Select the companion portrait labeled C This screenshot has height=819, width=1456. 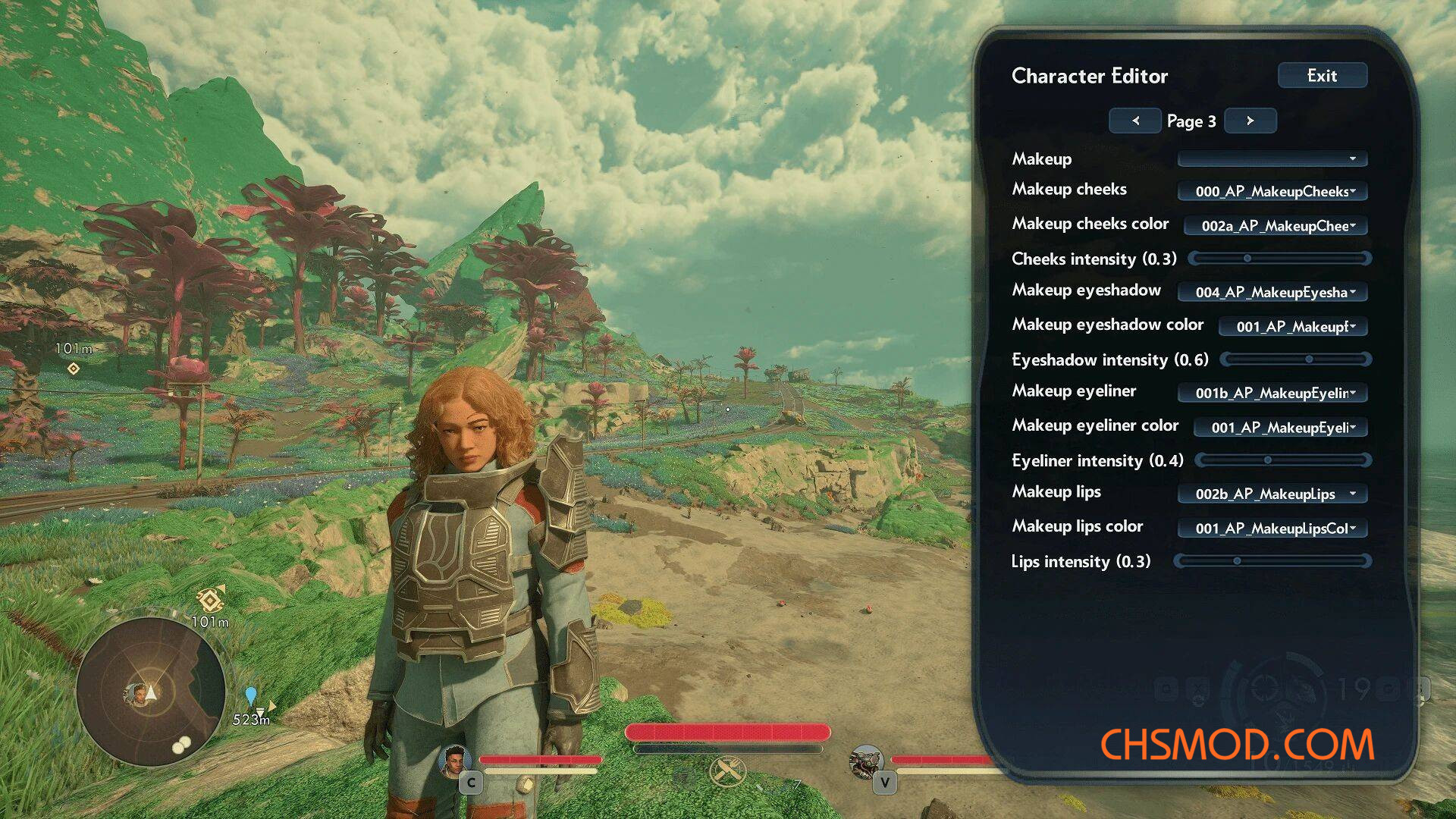pyautogui.click(x=455, y=761)
